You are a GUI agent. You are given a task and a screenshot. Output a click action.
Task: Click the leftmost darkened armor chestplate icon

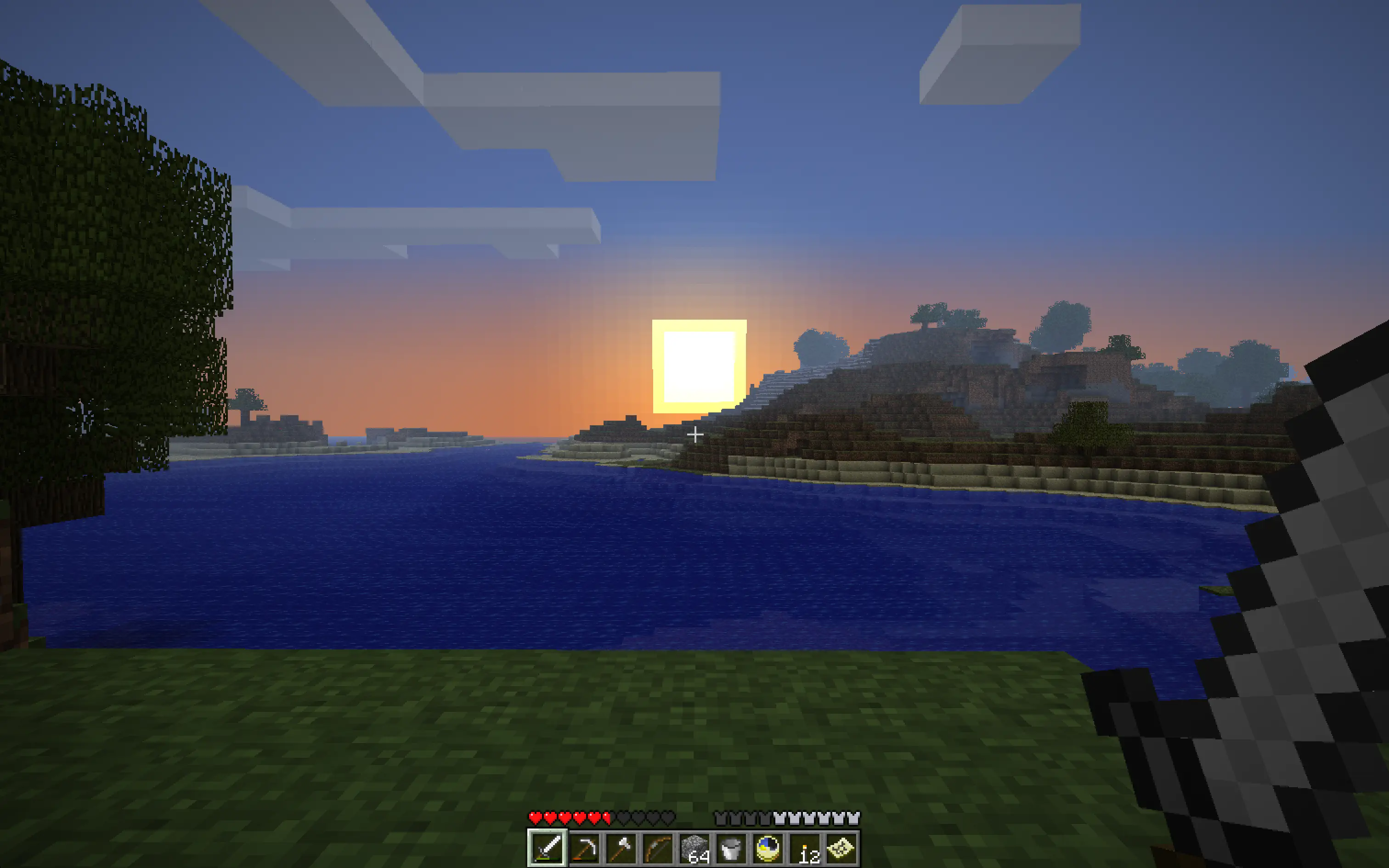tap(721, 817)
